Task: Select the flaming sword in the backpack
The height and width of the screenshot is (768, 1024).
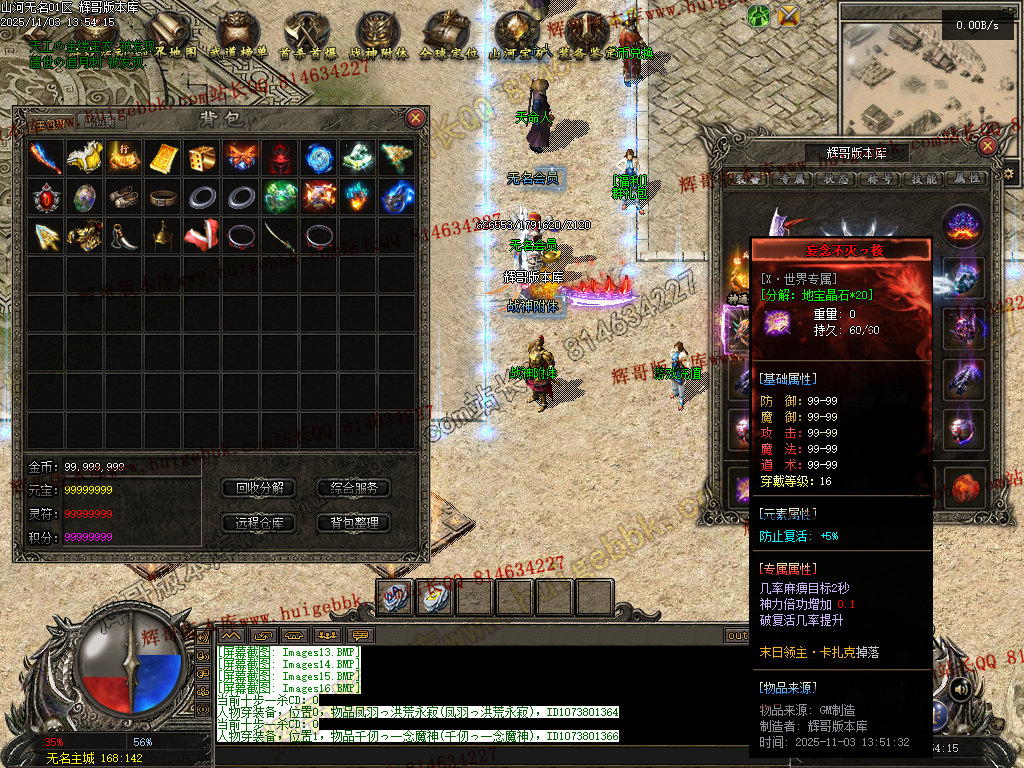Action: click(x=46, y=157)
